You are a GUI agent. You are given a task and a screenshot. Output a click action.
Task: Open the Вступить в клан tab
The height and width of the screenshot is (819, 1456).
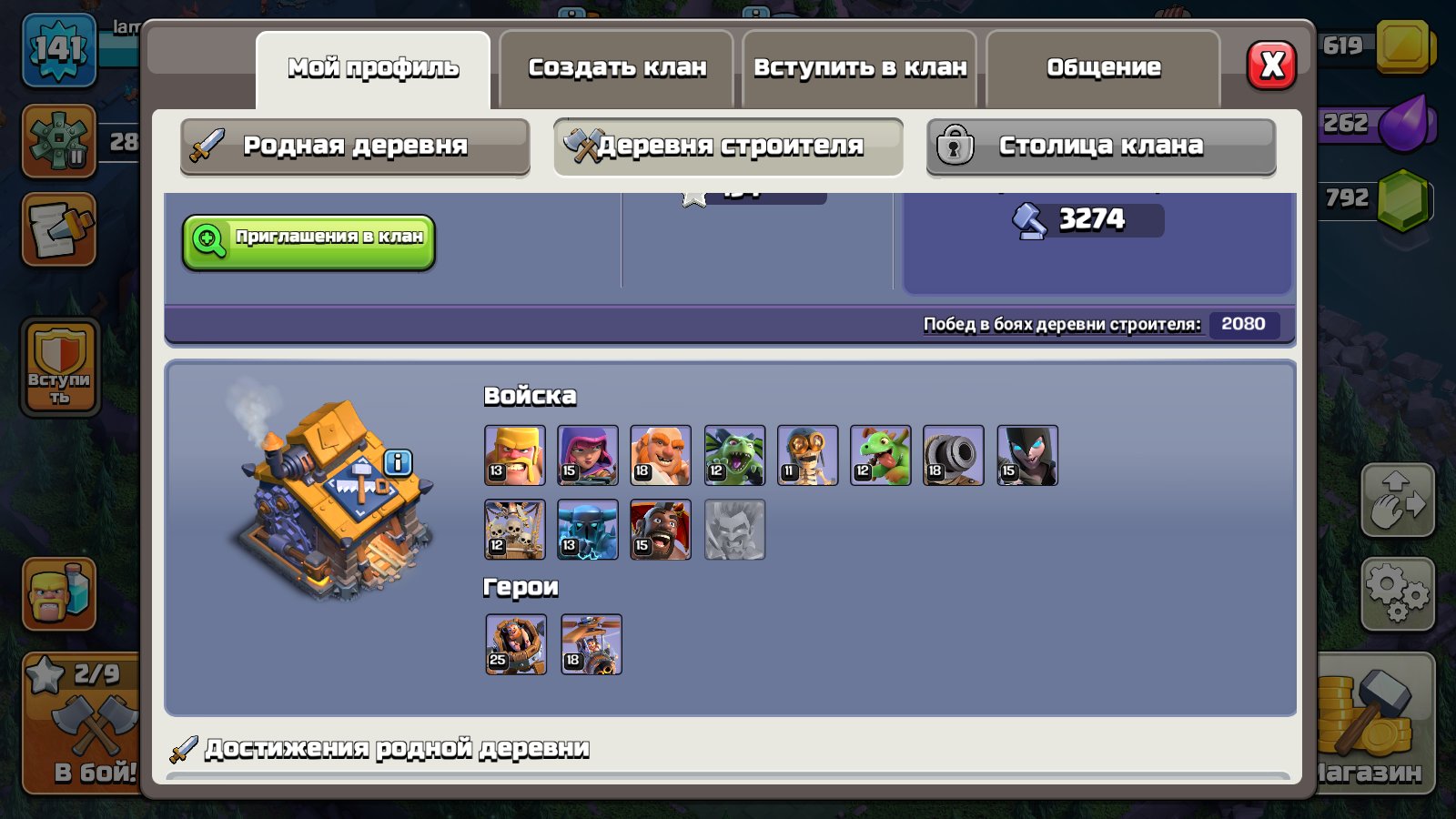(859, 66)
